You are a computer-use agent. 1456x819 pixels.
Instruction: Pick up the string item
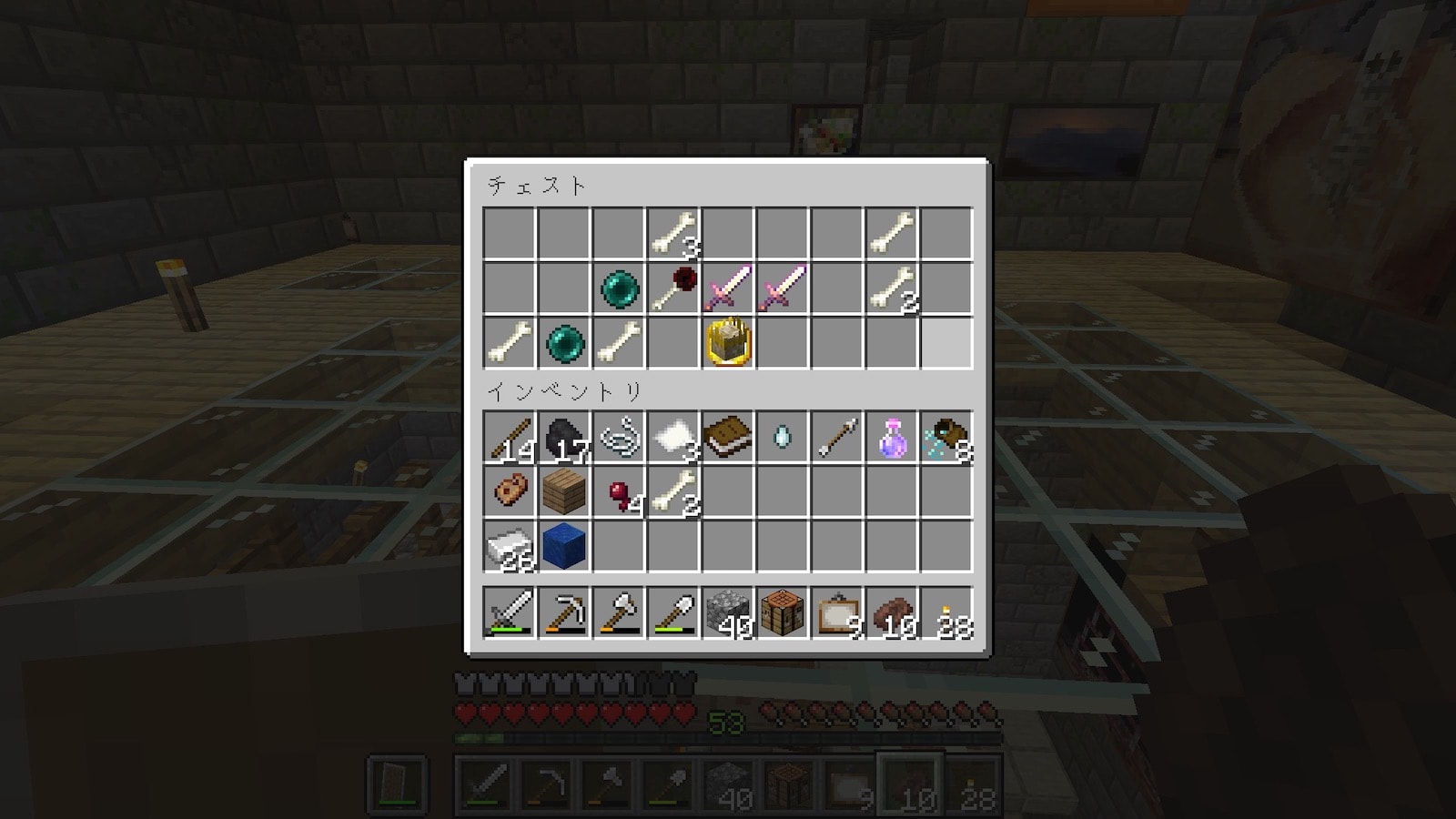click(x=619, y=438)
